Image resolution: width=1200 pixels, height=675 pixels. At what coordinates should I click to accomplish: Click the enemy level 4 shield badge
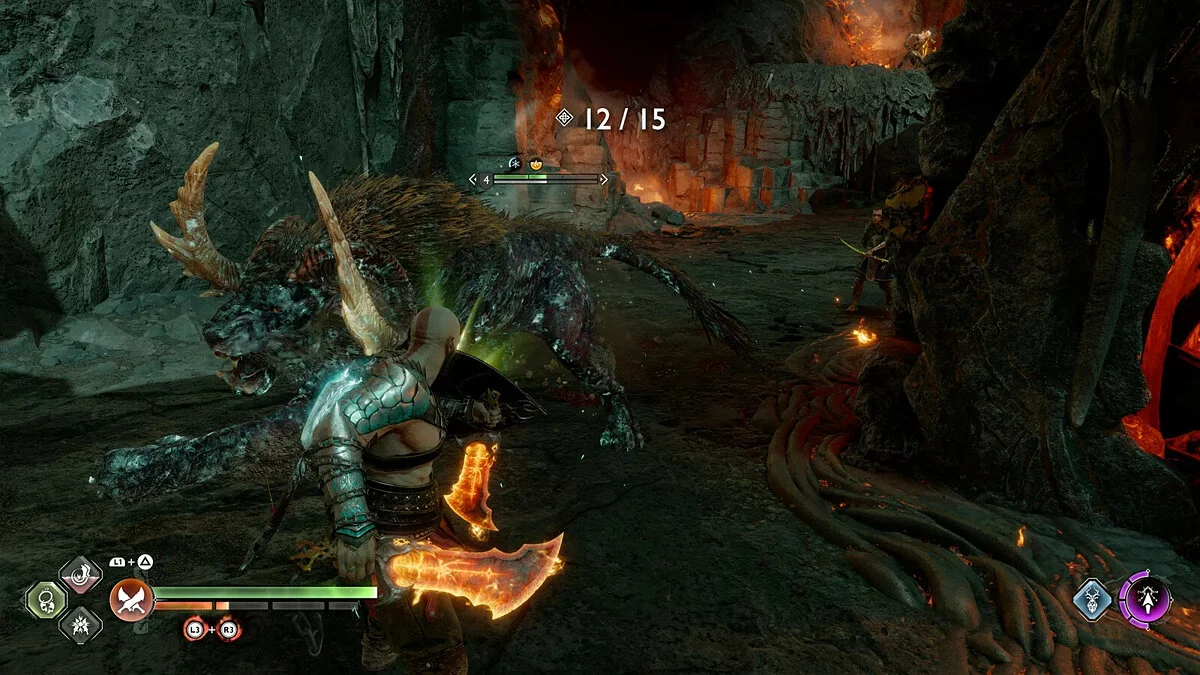click(x=485, y=180)
